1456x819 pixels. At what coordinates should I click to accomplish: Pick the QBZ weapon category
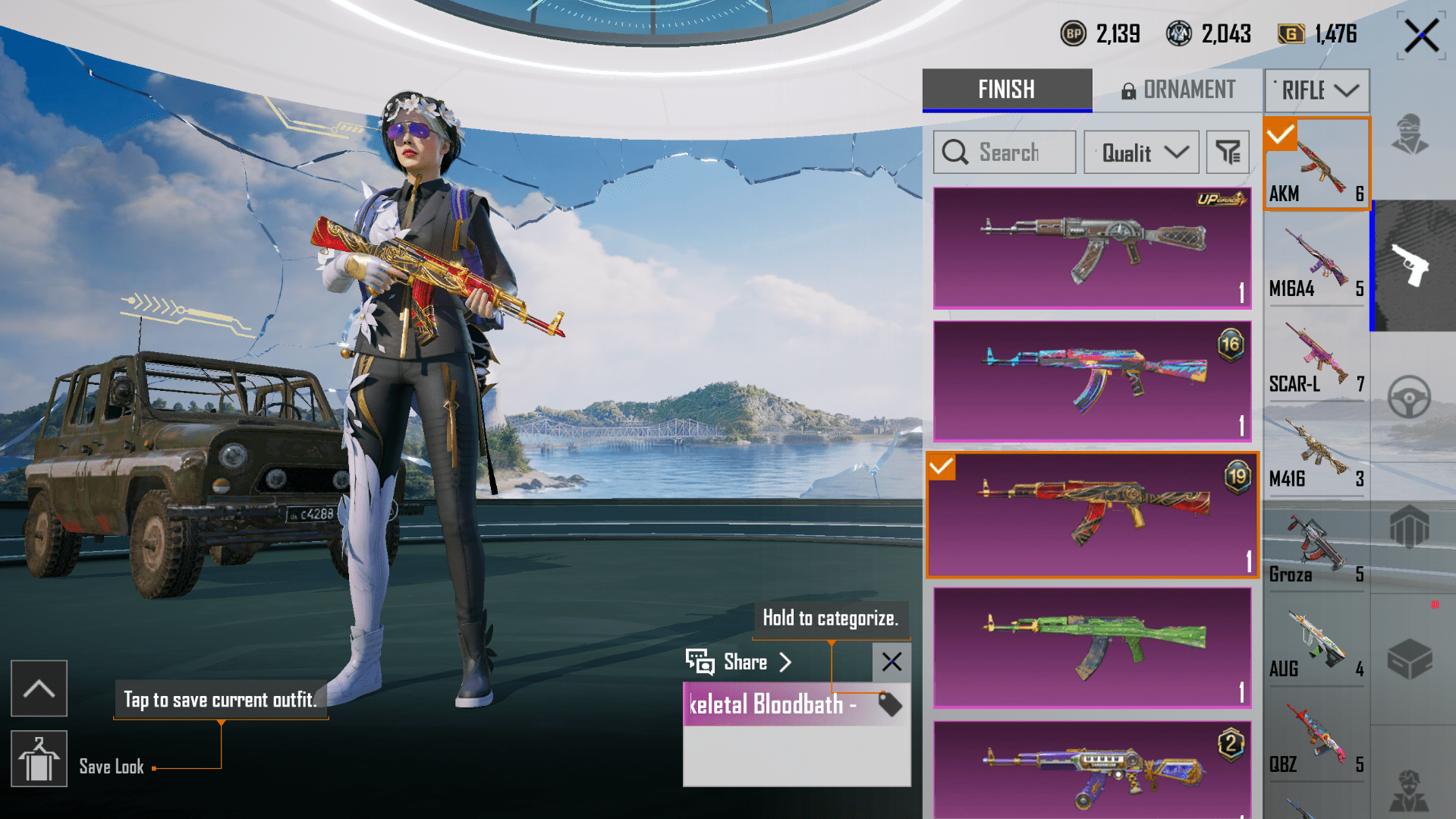(1316, 739)
